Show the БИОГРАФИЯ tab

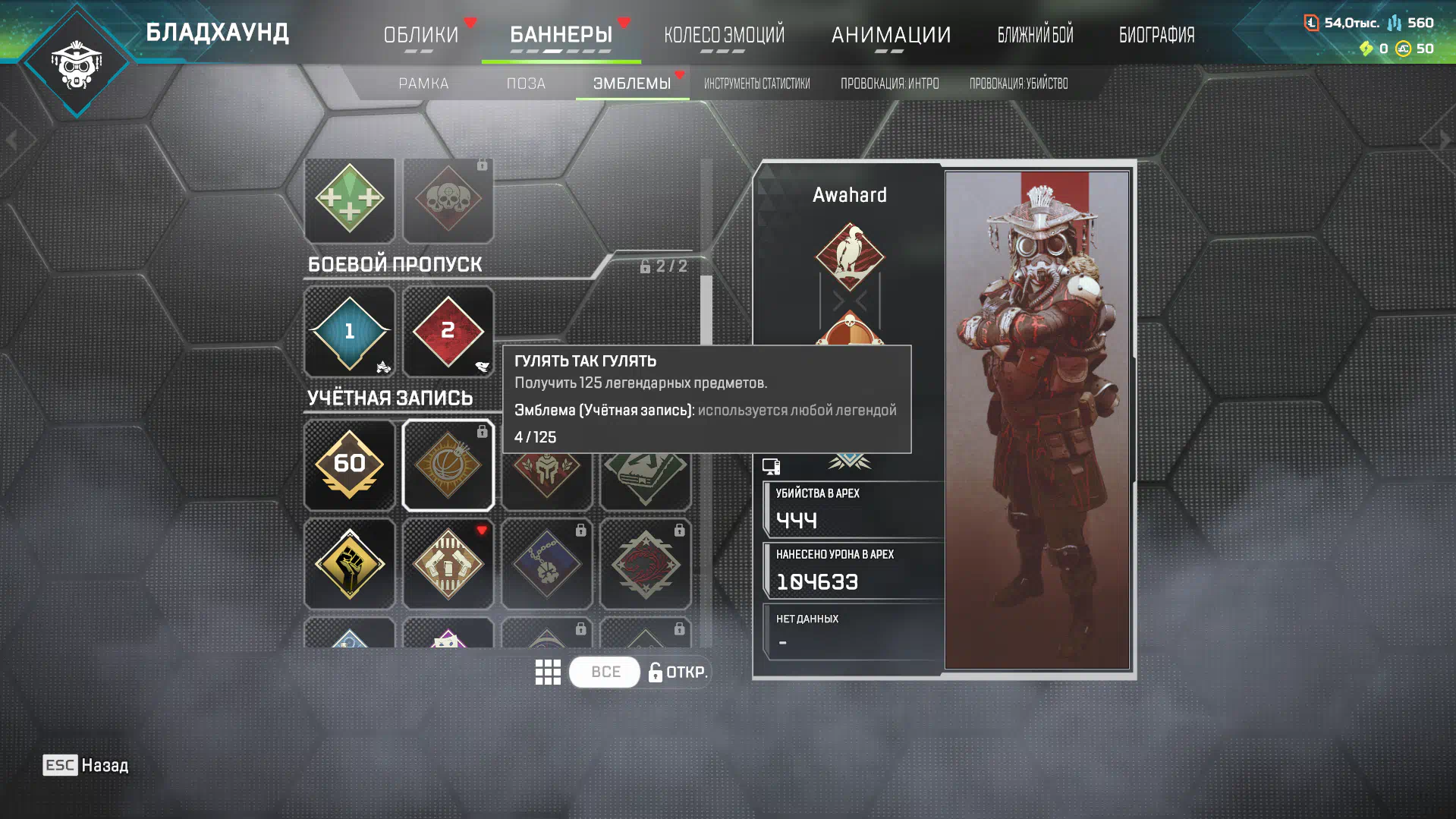[x=1156, y=35]
